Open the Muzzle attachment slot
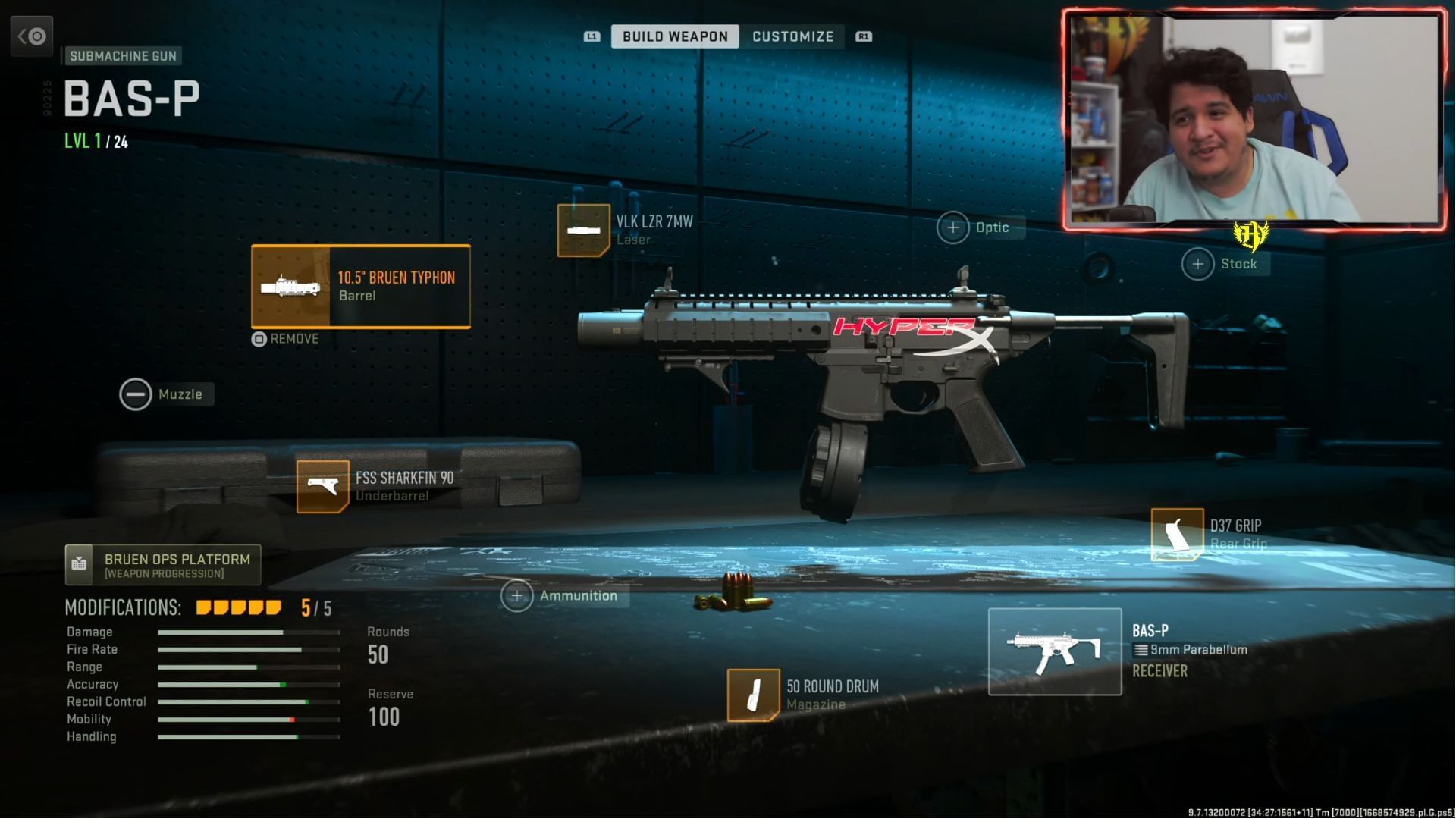 pyautogui.click(x=136, y=394)
